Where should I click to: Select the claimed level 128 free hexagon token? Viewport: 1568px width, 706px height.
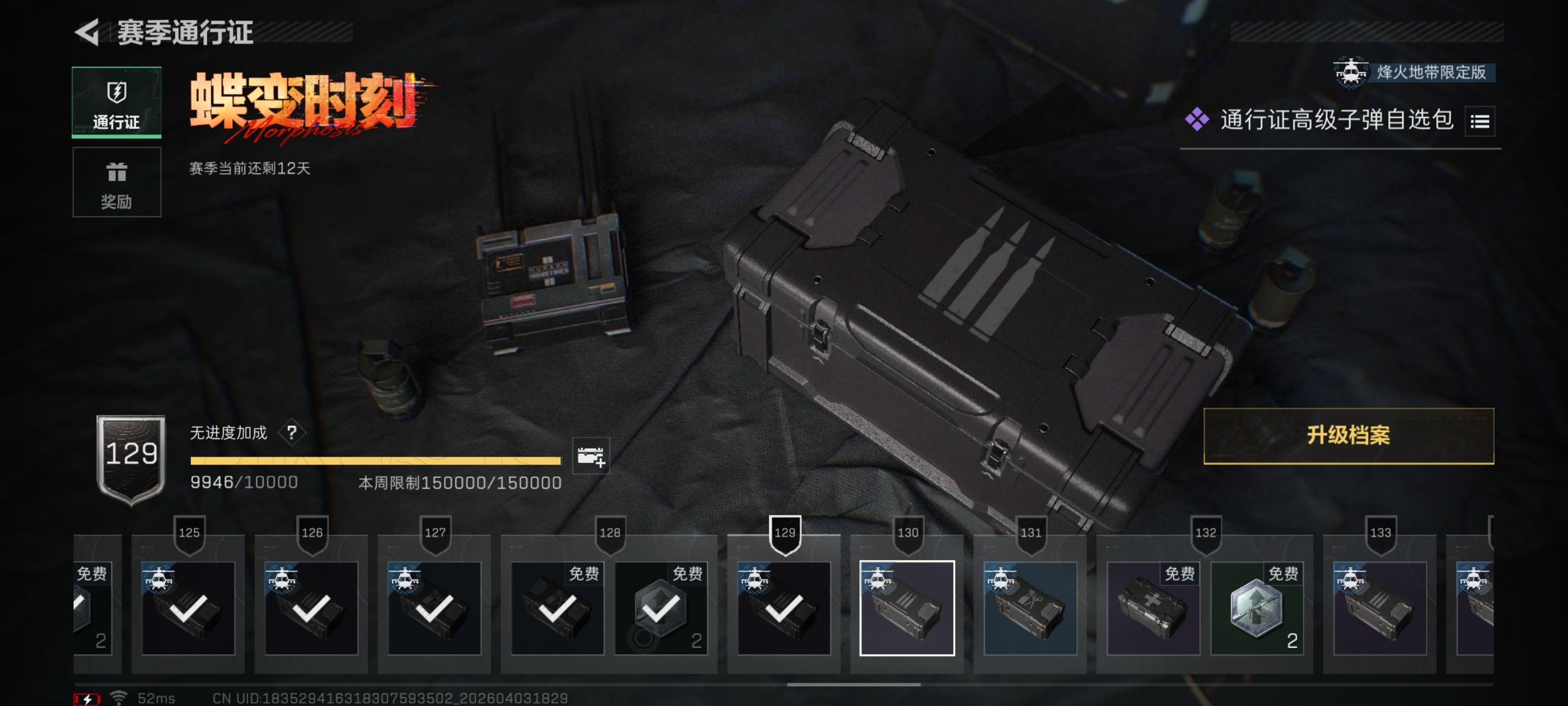(660, 607)
